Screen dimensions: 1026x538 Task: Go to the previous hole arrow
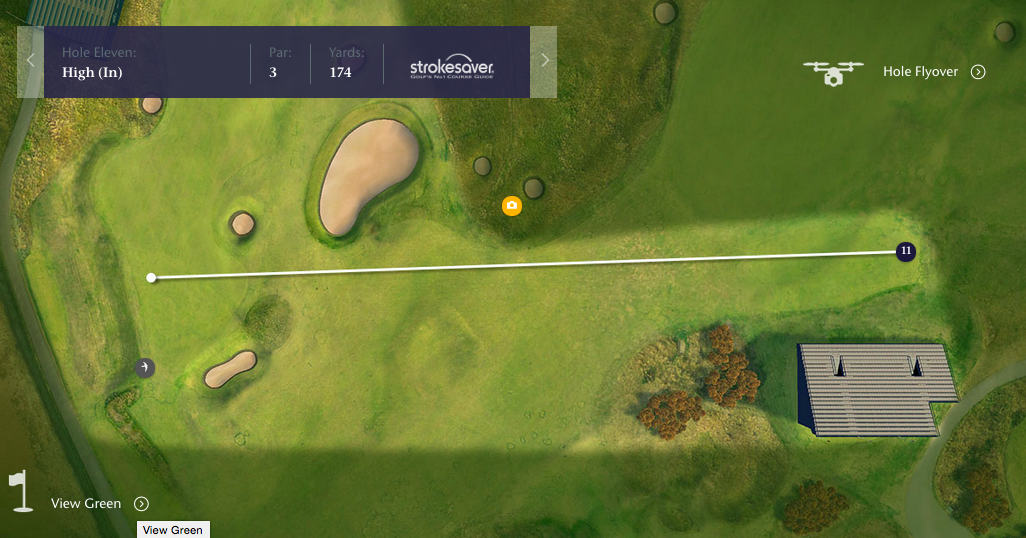pyautogui.click(x=30, y=61)
